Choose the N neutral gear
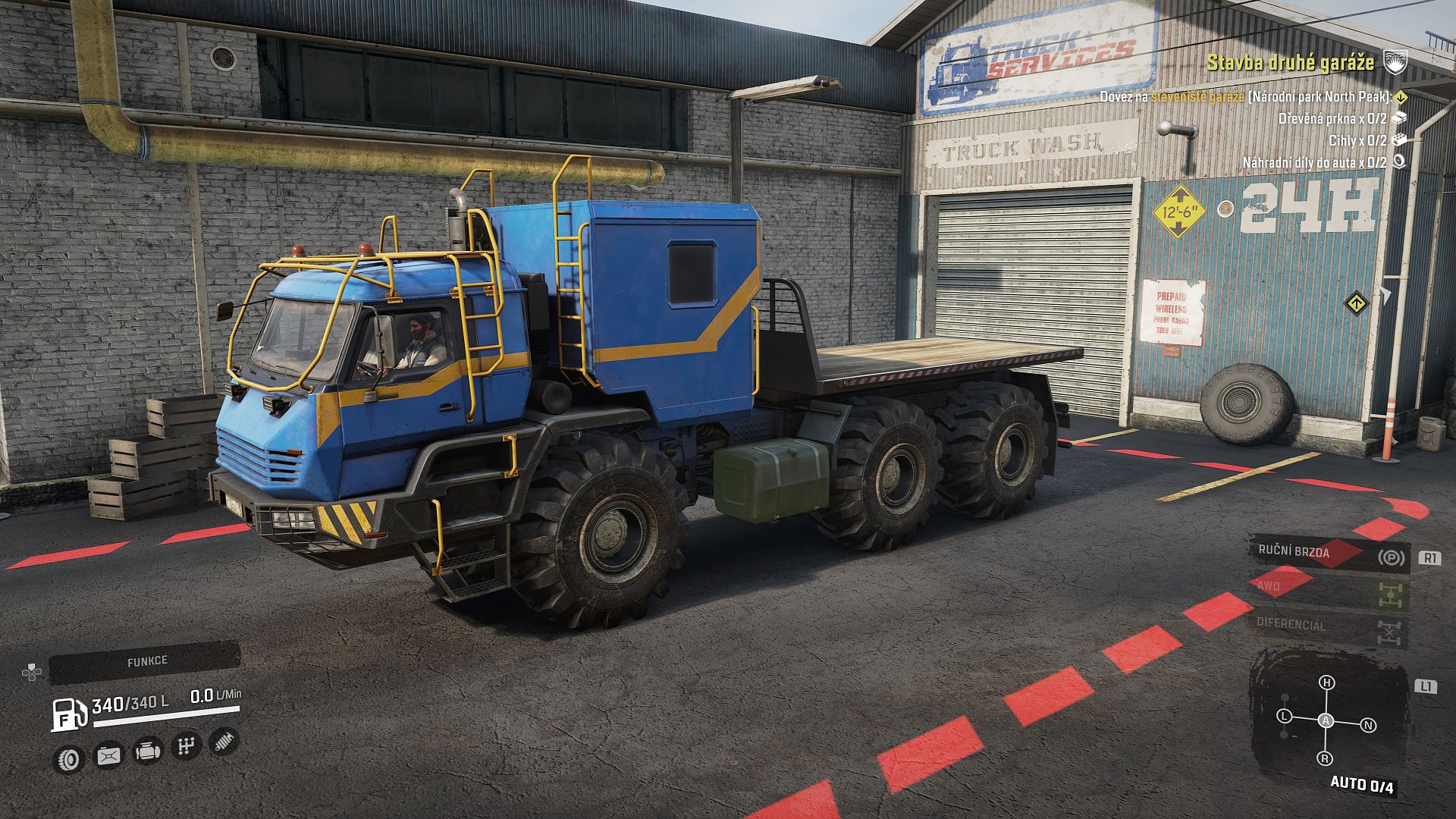The image size is (1456, 819). (x=1369, y=725)
